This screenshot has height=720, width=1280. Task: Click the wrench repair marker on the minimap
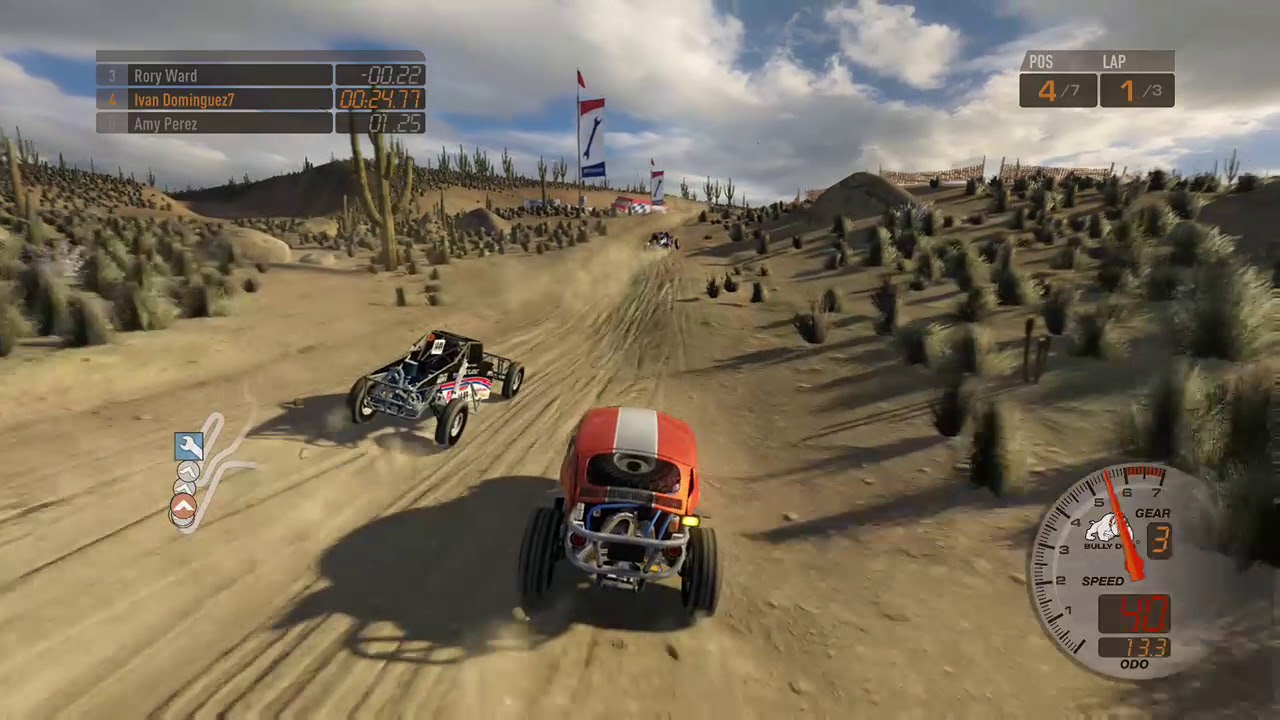tap(189, 446)
